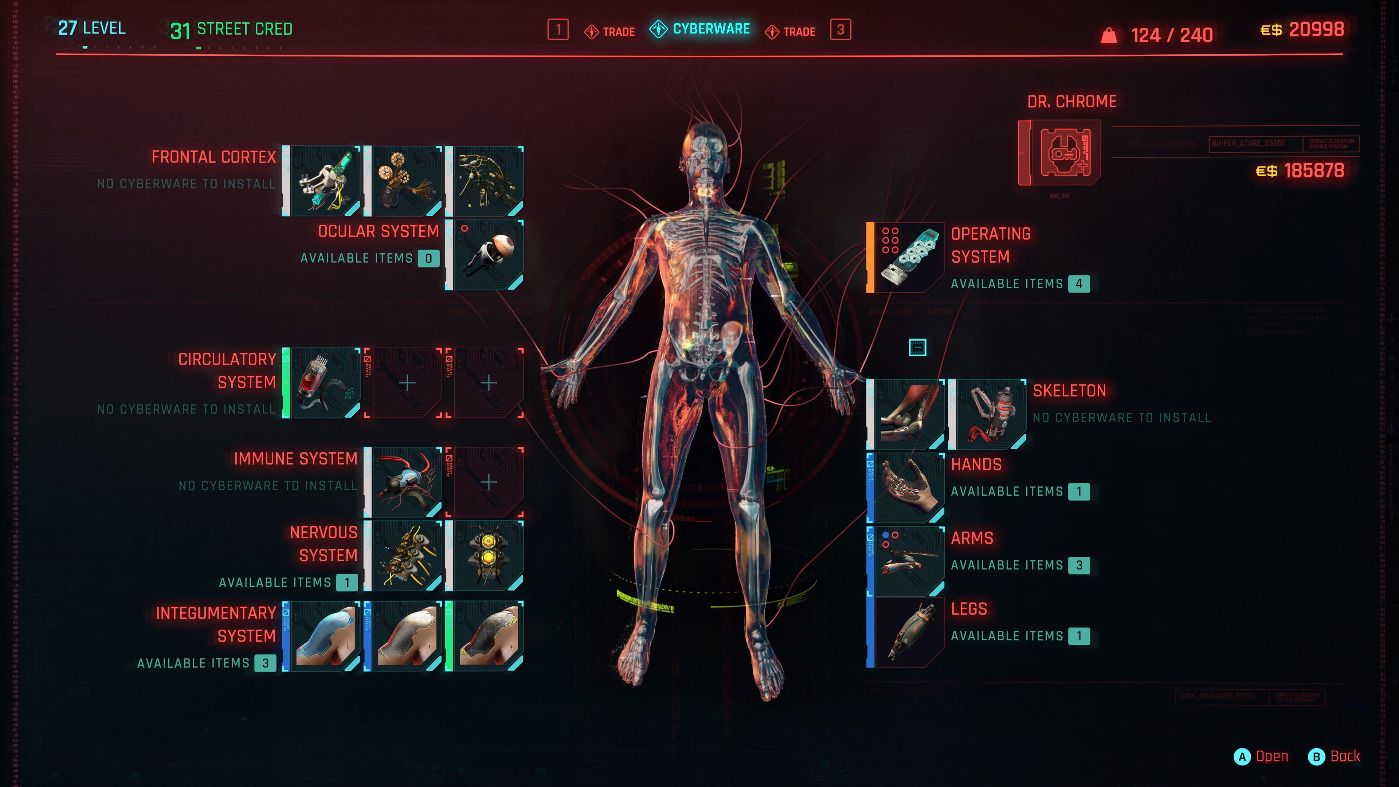Open the Ocular System implant slot
This screenshot has height=787, width=1399.
pos(486,254)
